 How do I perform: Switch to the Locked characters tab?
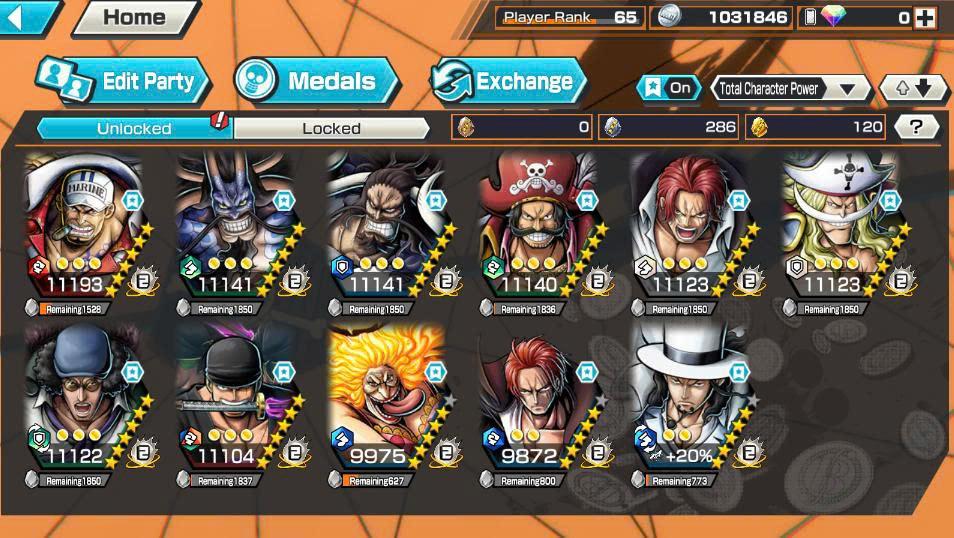(x=331, y=128)
